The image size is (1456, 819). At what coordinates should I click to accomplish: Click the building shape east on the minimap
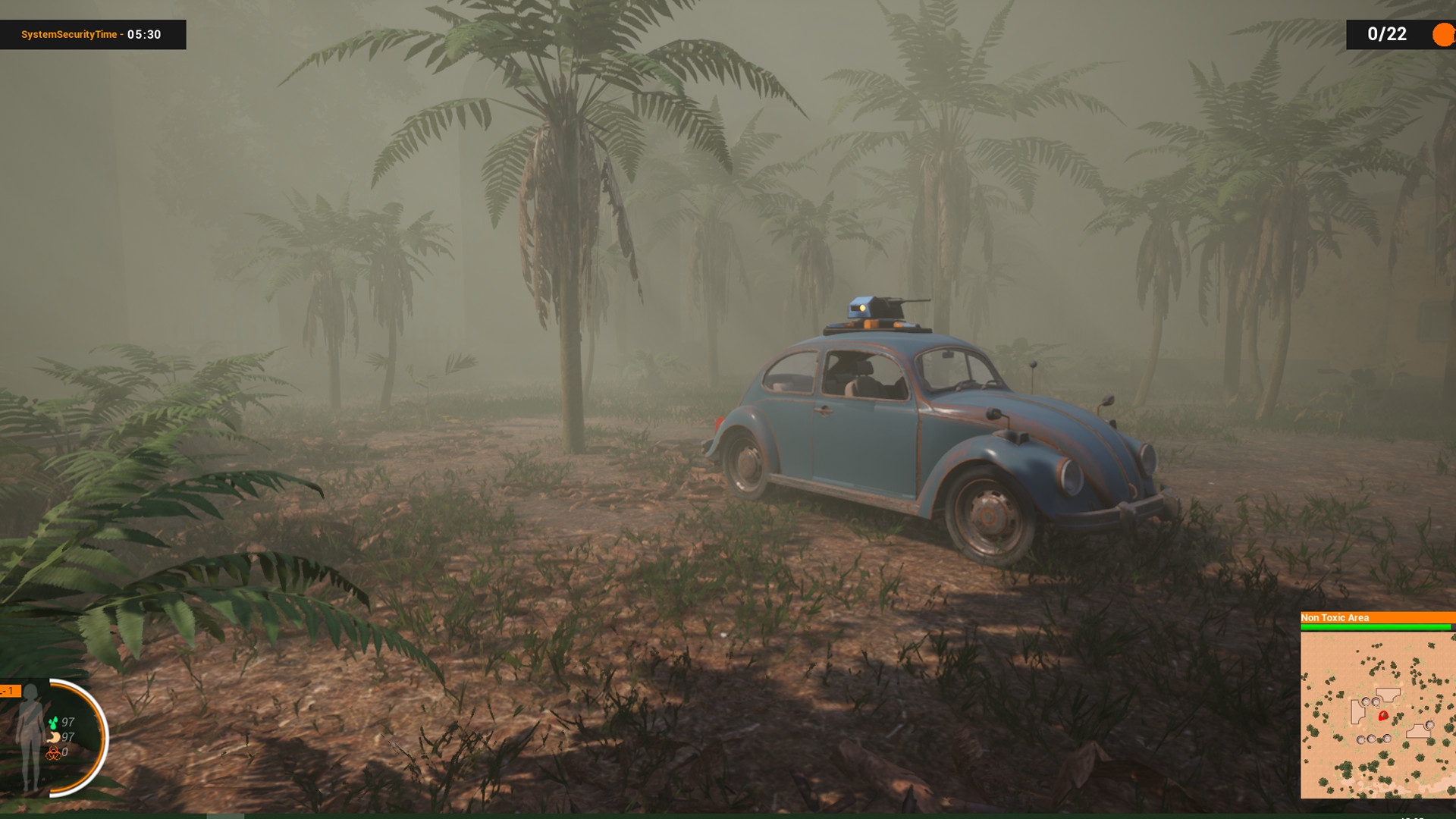pos(1419,730)
